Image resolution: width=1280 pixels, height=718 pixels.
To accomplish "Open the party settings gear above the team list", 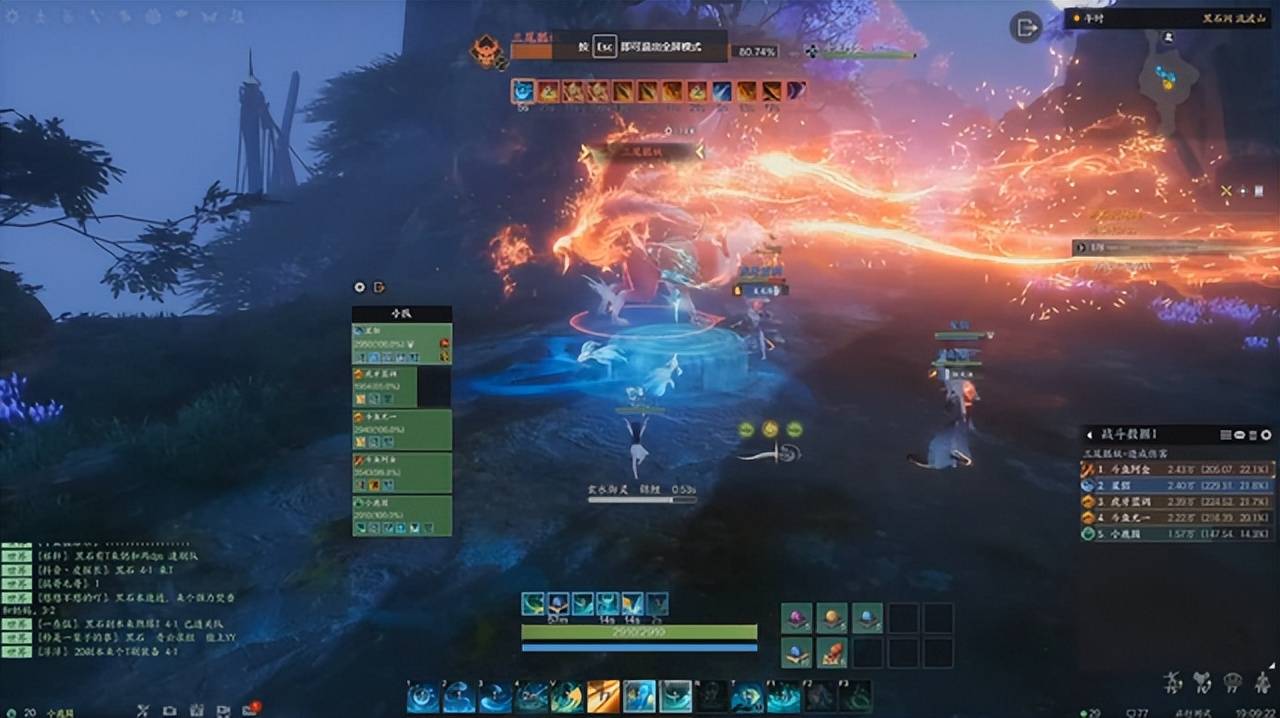I will (360, 287).
